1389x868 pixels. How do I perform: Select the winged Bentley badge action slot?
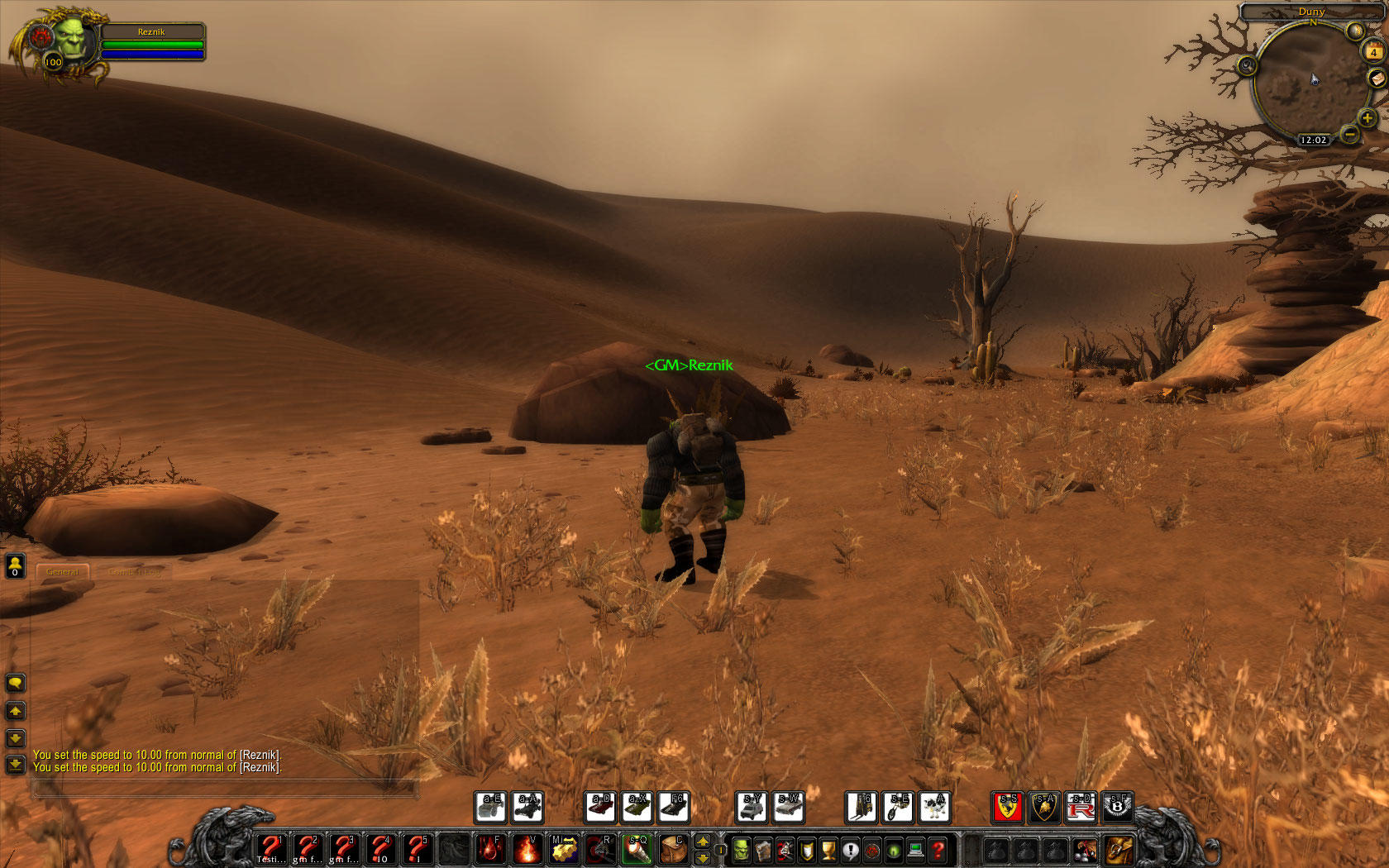point(1119,807)
